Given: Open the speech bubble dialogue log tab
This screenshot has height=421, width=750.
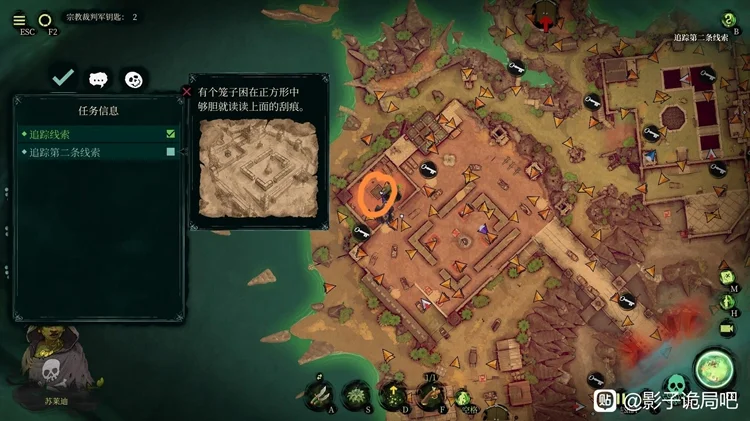Looking at the screenshot, I should click(x=98, y=78).
